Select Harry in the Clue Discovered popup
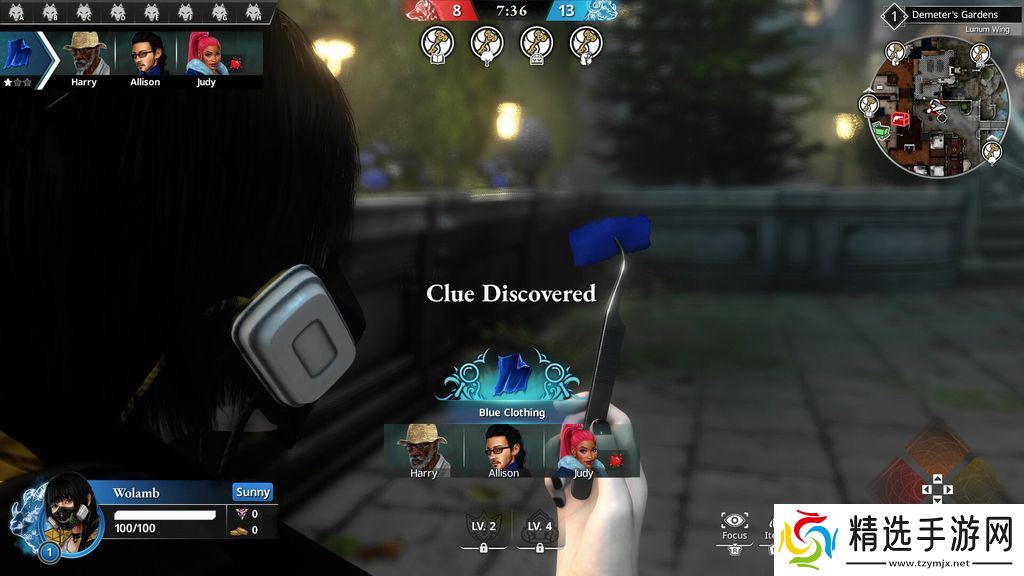The height and width of the screenshot is (576, 1024). point(423,450)
